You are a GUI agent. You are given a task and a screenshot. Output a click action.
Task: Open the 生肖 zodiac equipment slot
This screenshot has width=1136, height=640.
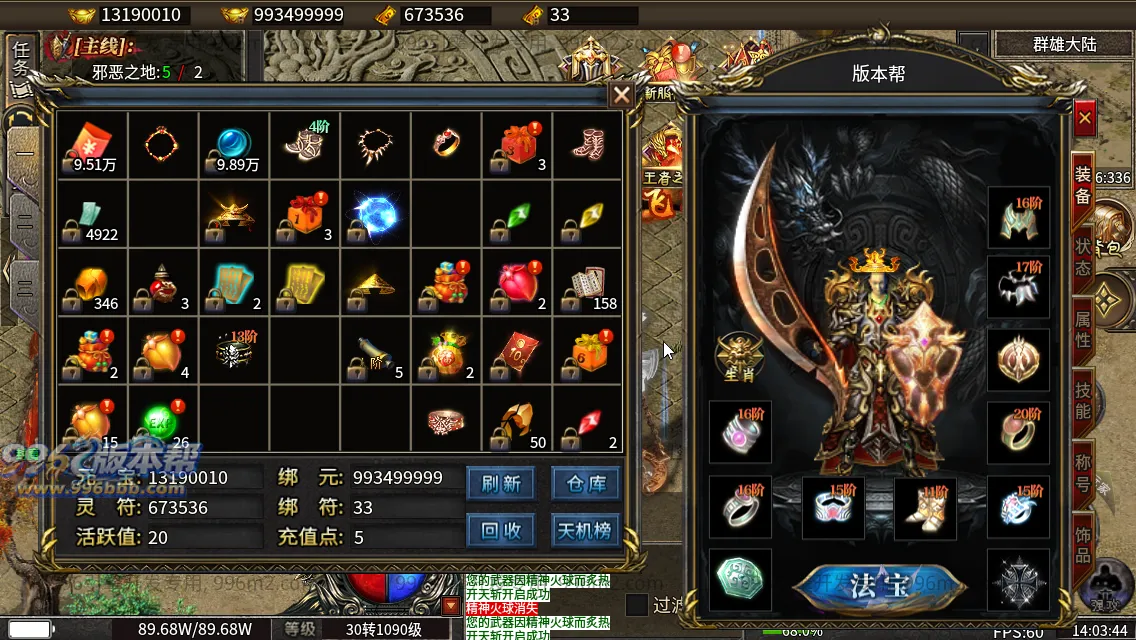[740, 355]
